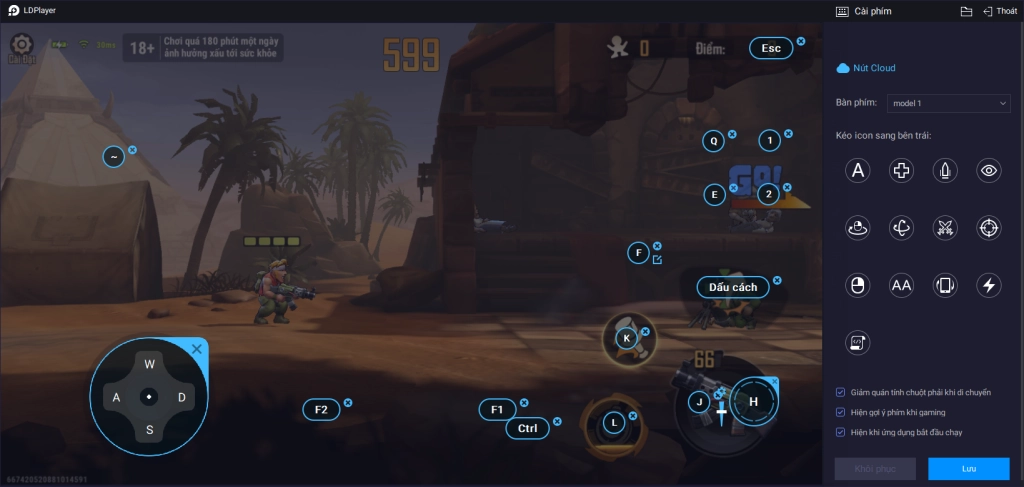Toggle Hiện khi ứng dụng bắt đầu chạy

(x=841, y=432)
